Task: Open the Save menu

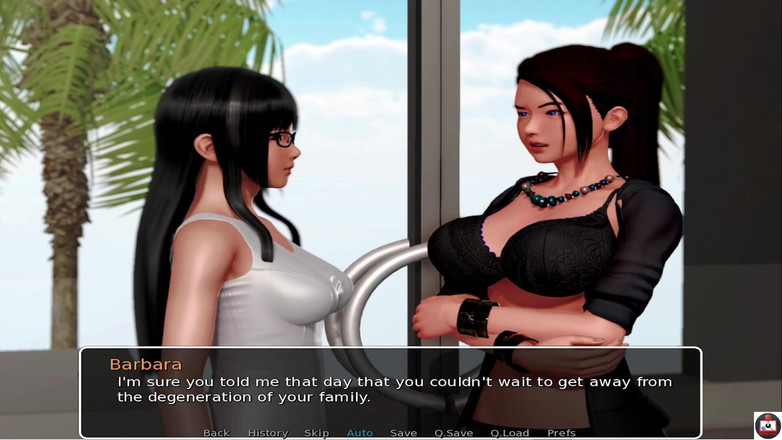Action: click(403, 433)
